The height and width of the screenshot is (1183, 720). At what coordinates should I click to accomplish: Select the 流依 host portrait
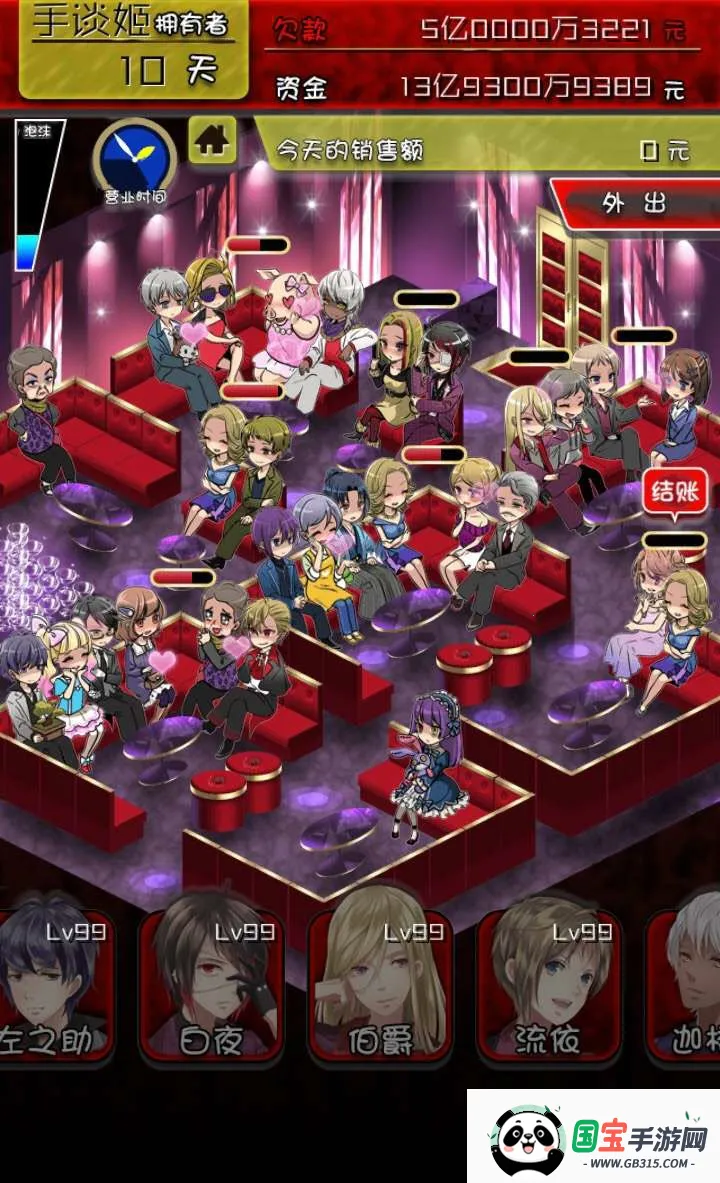[x=549, y=985]
